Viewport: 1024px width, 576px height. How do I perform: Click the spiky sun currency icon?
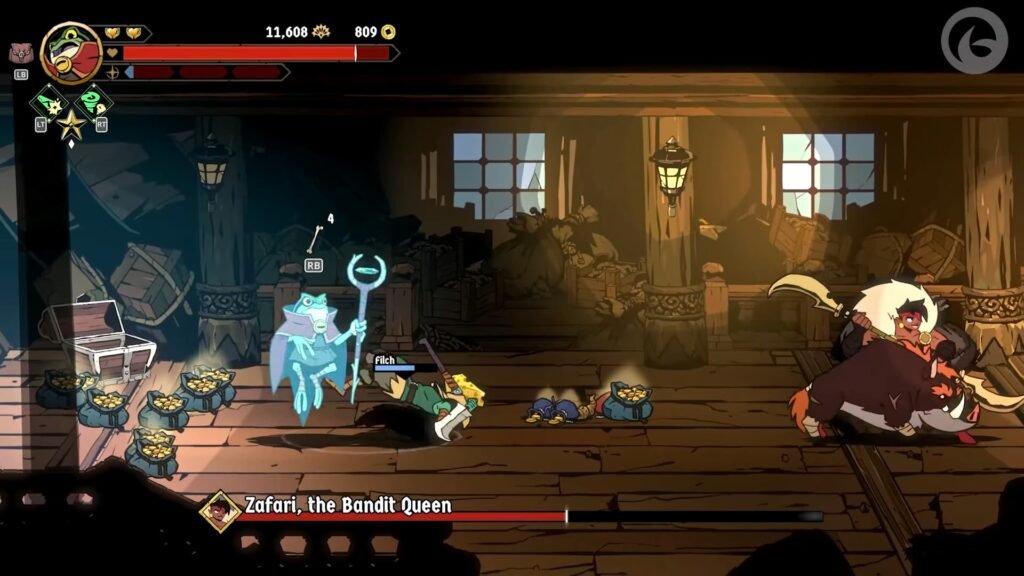tap(321, 32)
